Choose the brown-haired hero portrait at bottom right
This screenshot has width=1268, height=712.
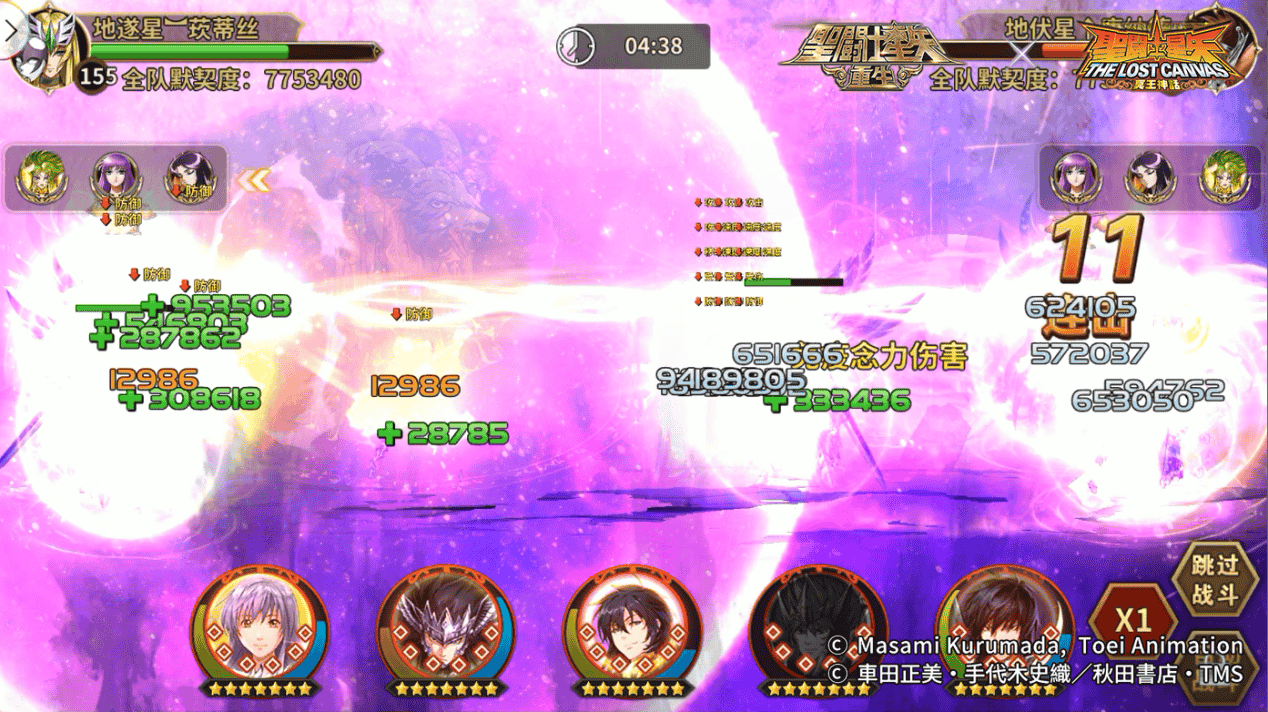(x=1003, y=630)
